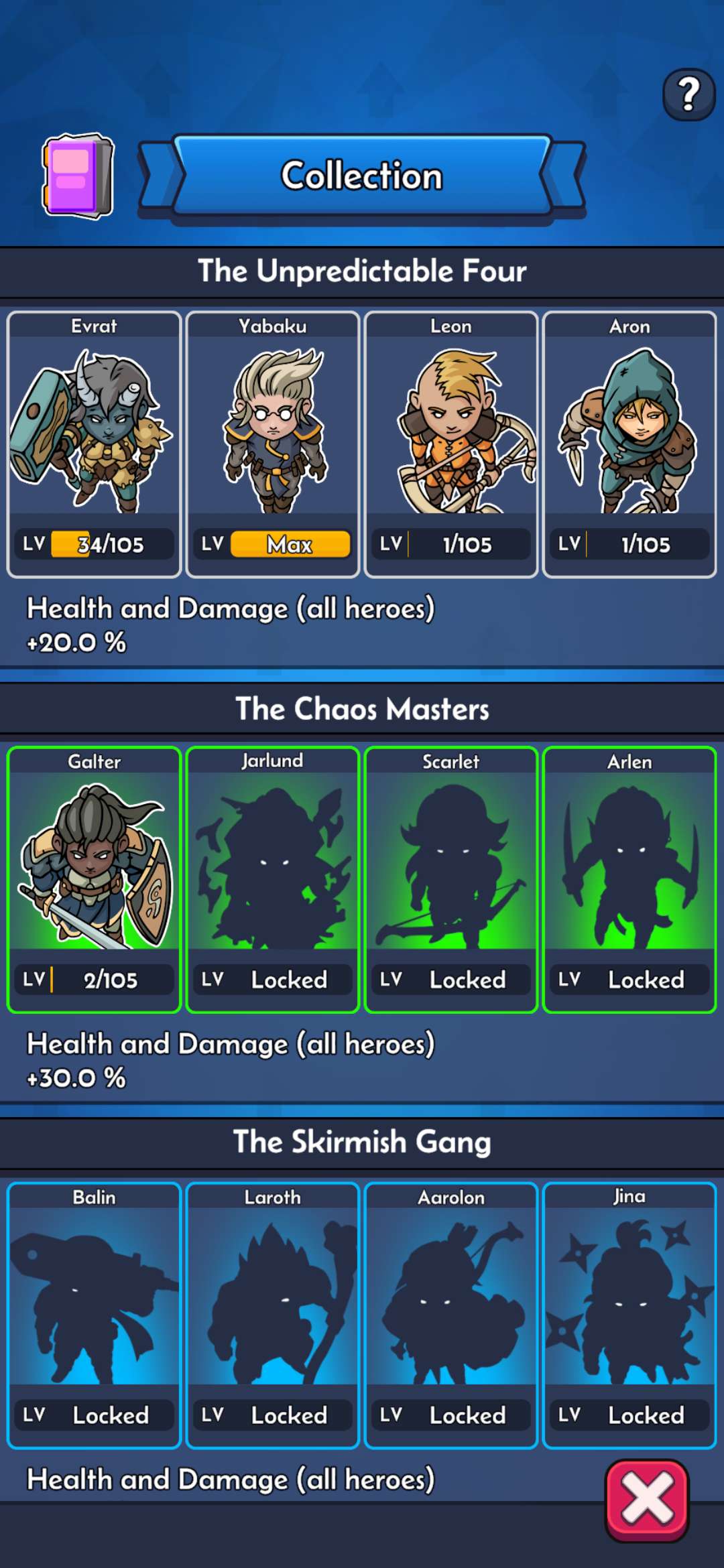The image size is (724, 1568).
Task: Open the question mark help button
Action: tap(688, 94)
